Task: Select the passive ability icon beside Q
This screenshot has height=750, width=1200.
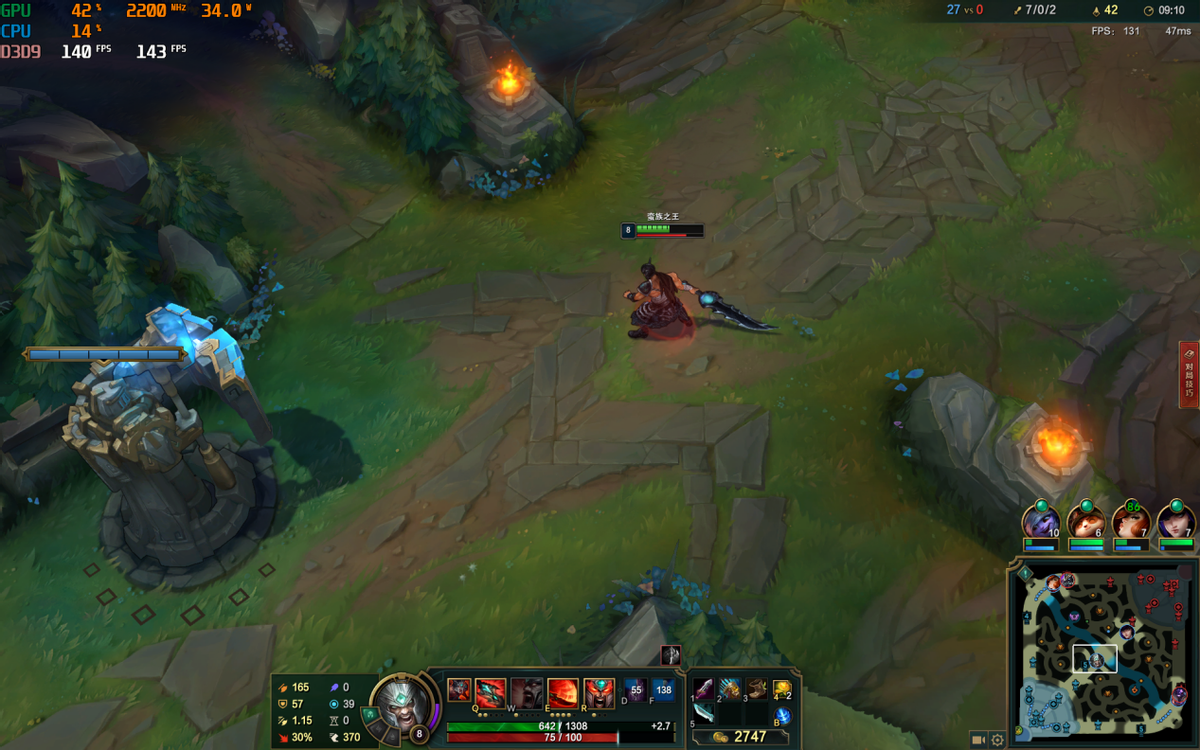Action: pyautogui.click(x=459, y=690)
